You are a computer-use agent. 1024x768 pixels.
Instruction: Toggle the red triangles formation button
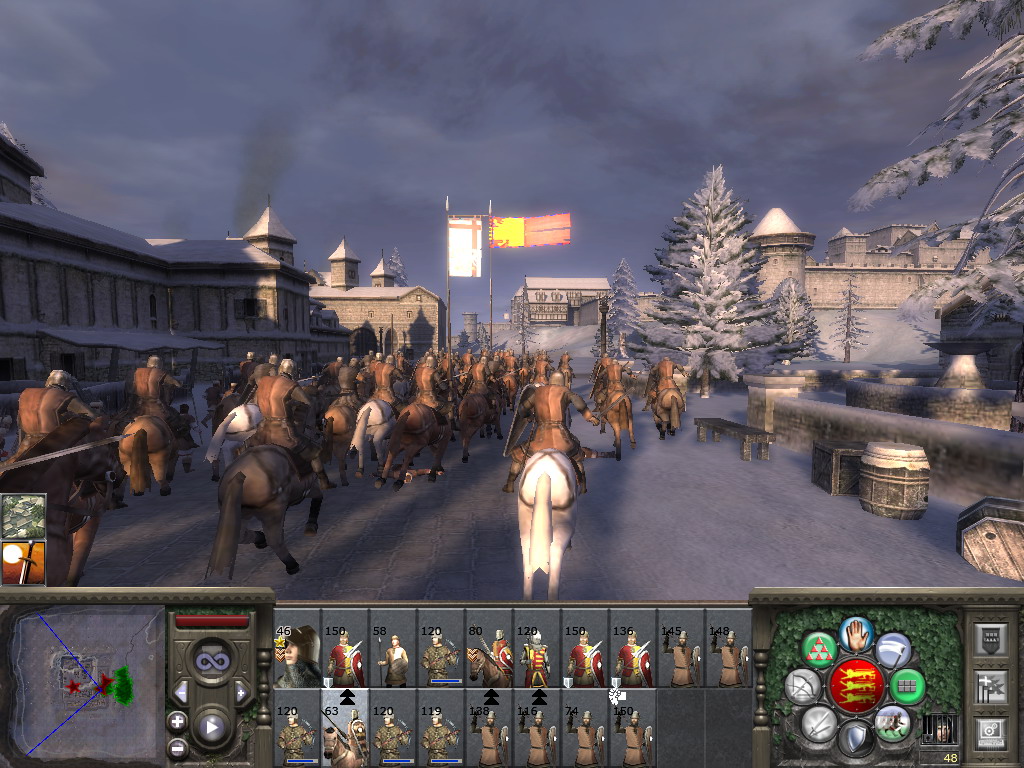(x=821, y=650)
